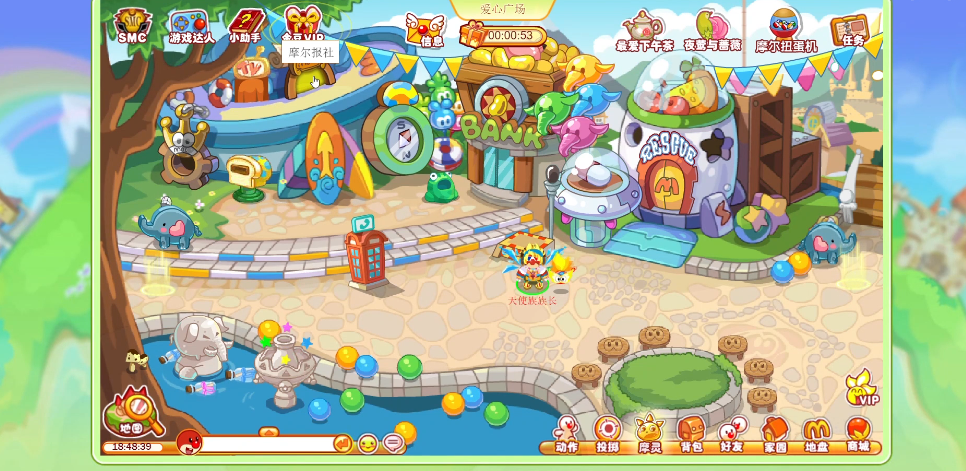Open the 最爱下午茶 teapot event
This screenshot has width=966, height=471.
point(644,30)
